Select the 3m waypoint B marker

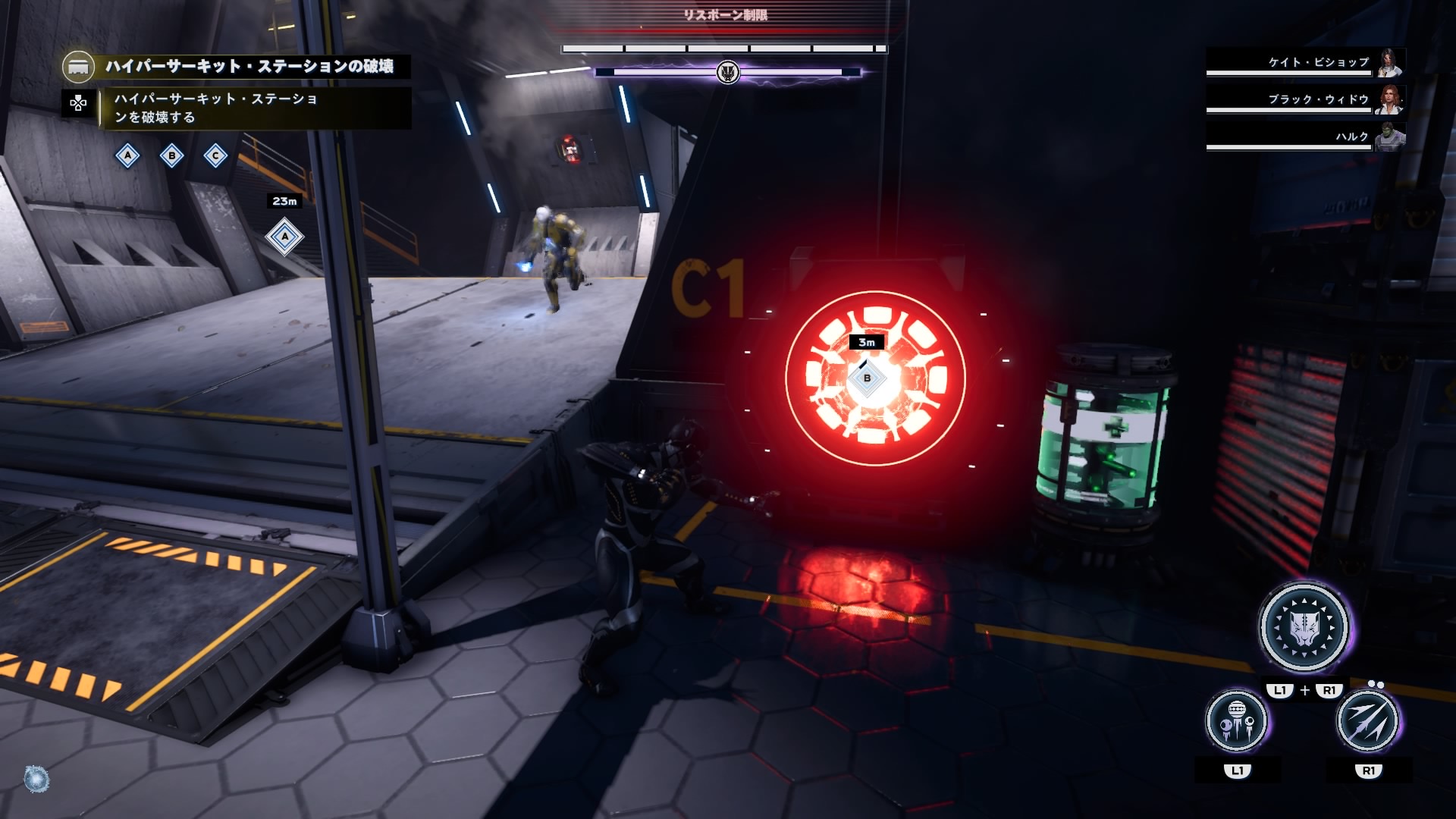tap(867, 378)
